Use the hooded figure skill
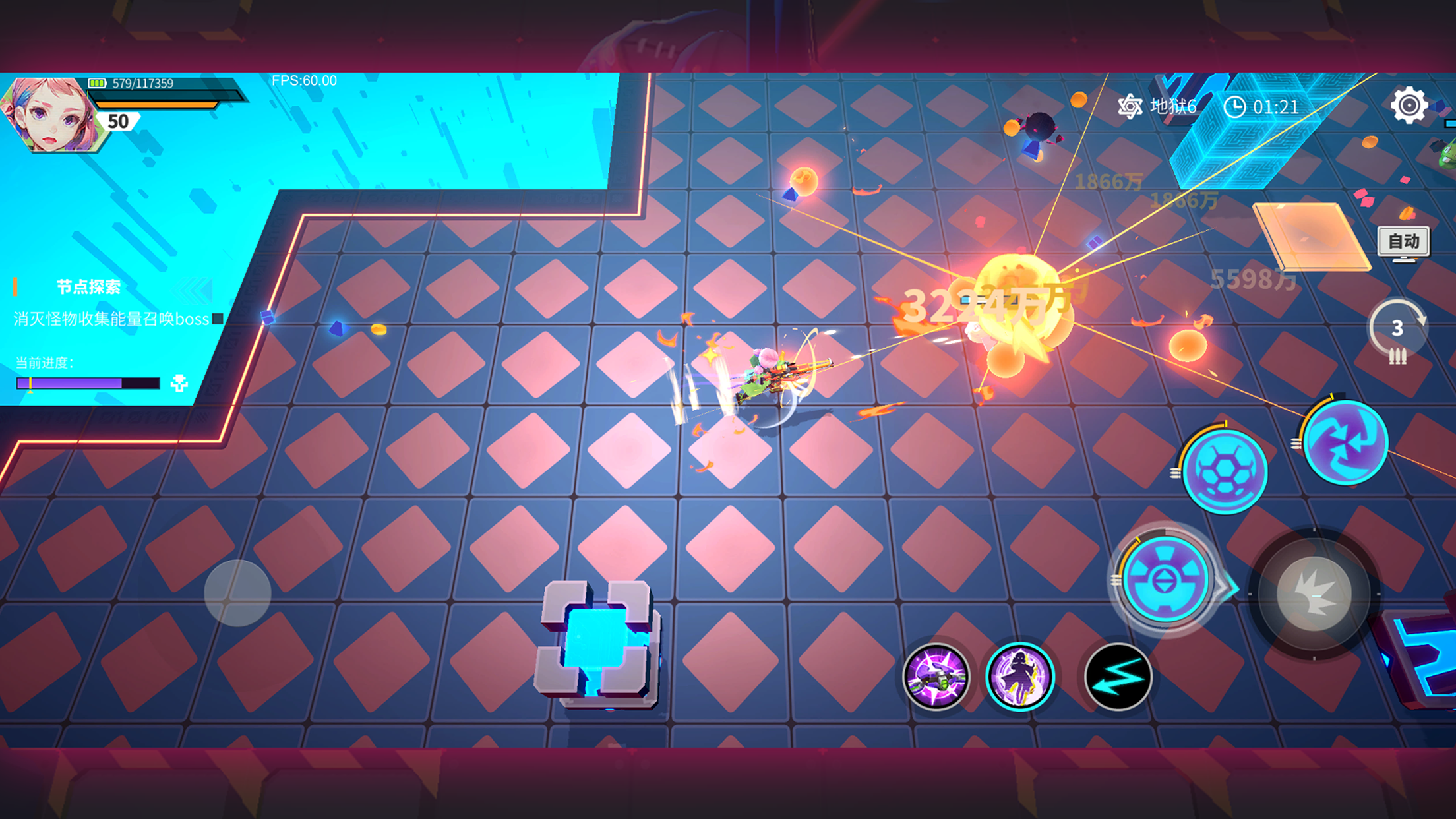The image size is (1456, 819). (x=1019, y=677)
